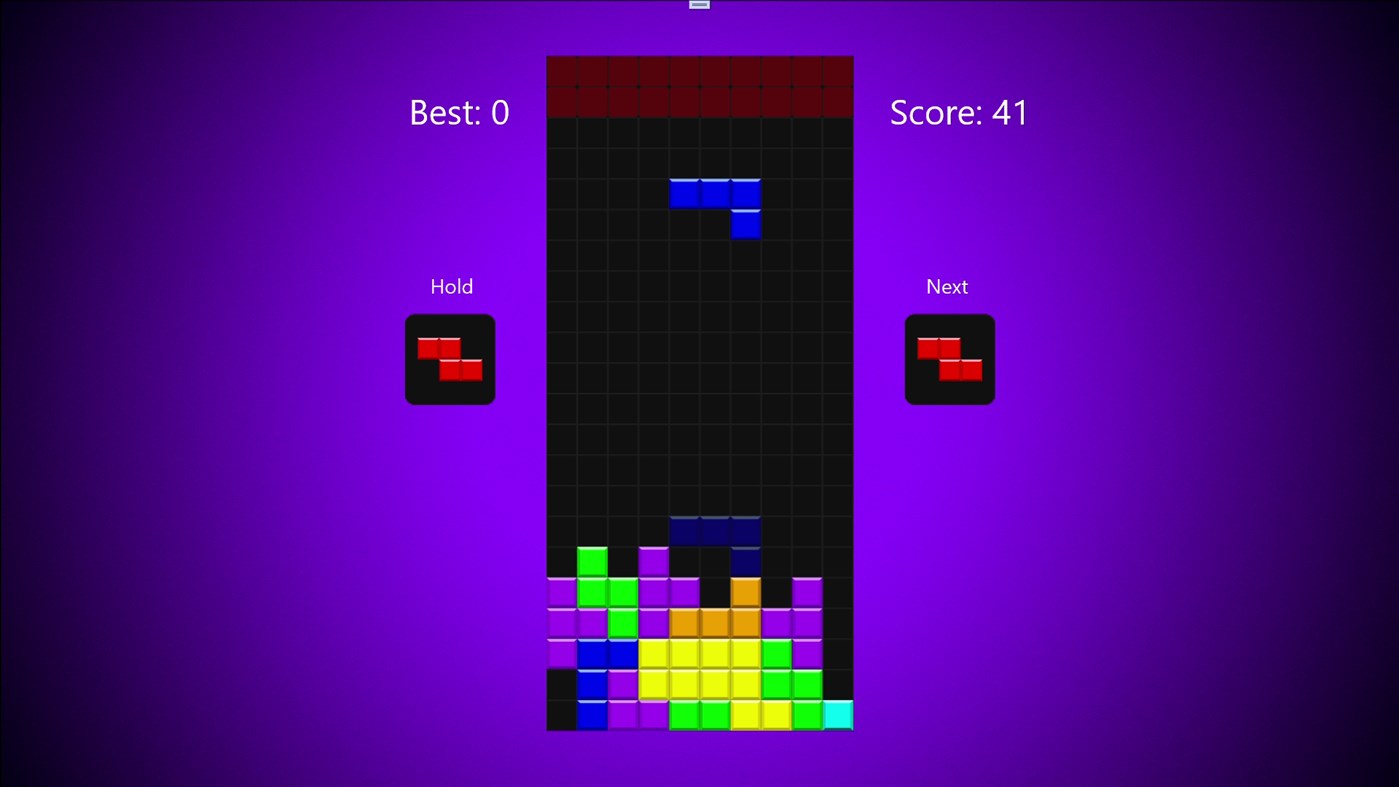Click the red piece preview in the Next panel
The width and height of the screenshot is (1399, 787).
tap(948, 358)
